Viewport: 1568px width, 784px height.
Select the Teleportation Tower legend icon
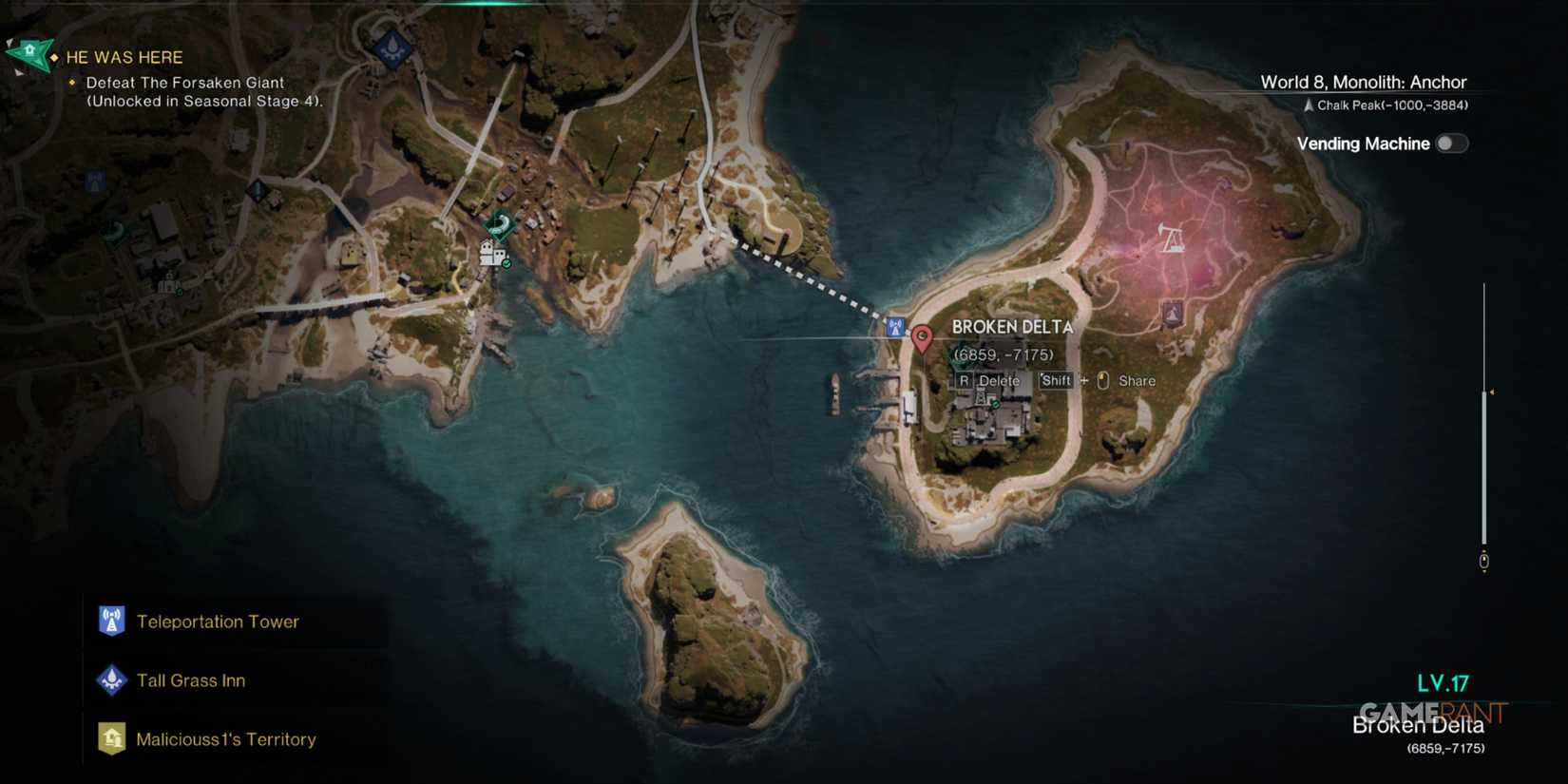pyautogui.click(x=111, y=621)
